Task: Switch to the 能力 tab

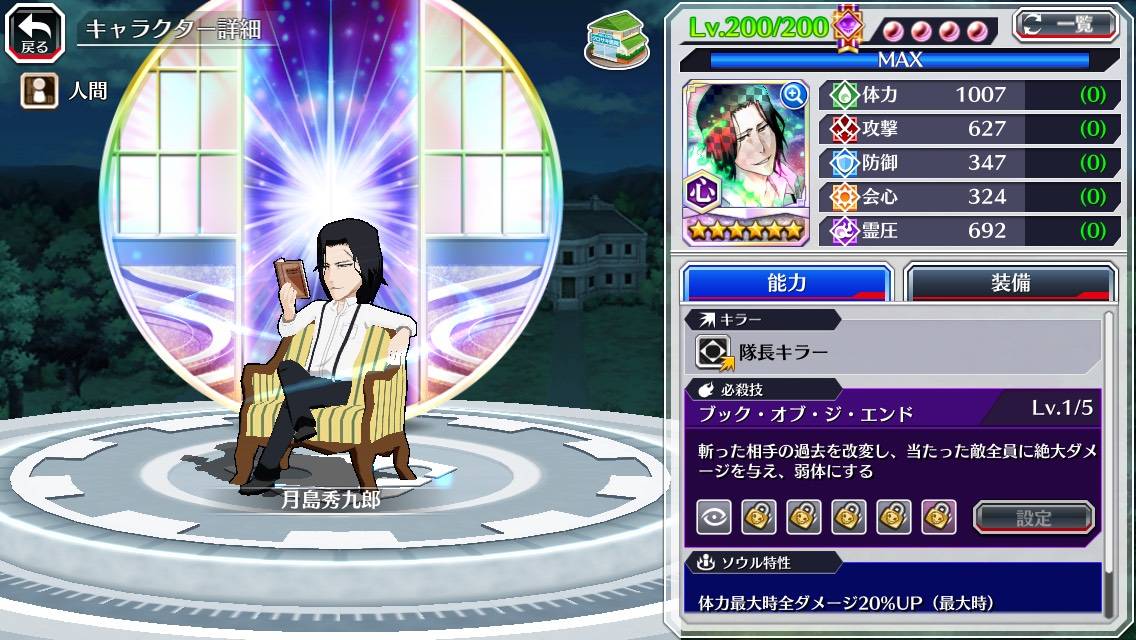Action: click(x=786, y=283)
